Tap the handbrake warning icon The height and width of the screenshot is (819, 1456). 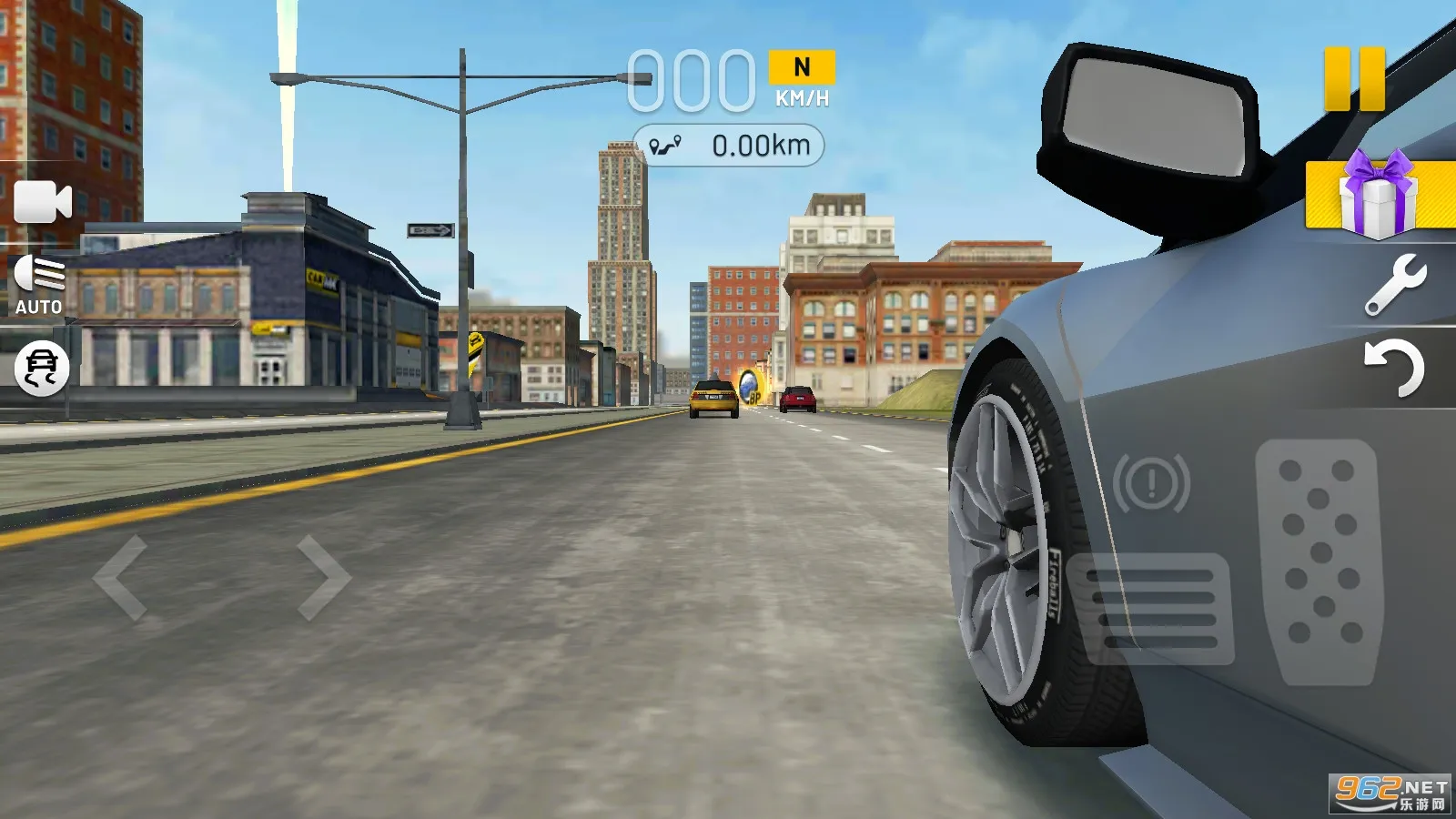click(1152, 480)
